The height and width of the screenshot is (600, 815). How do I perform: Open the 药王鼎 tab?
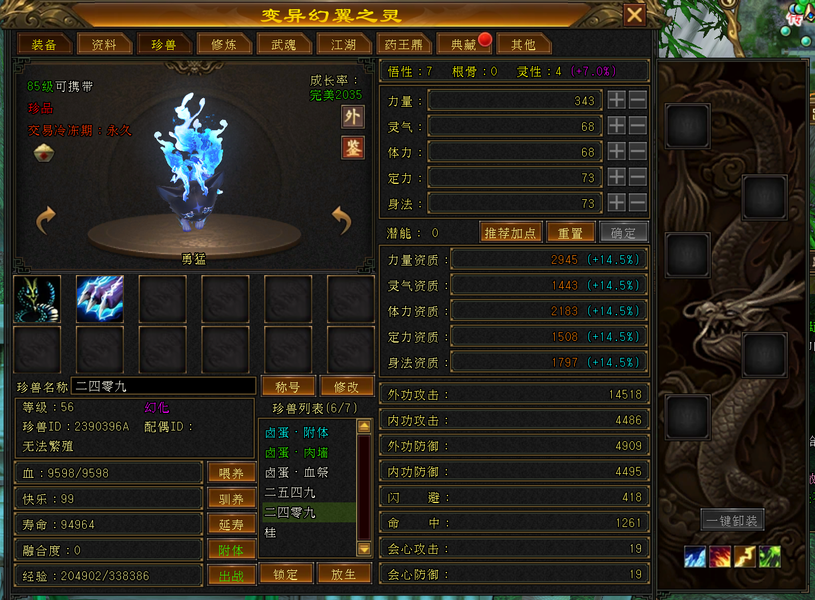pos(404,45)
